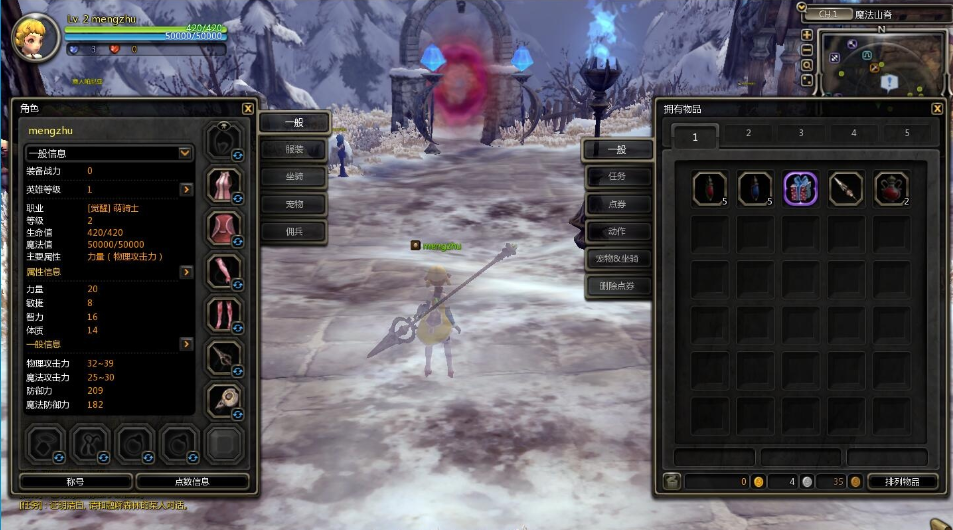
Task: Select the blue mana potion slot
Action: point(754,188)
